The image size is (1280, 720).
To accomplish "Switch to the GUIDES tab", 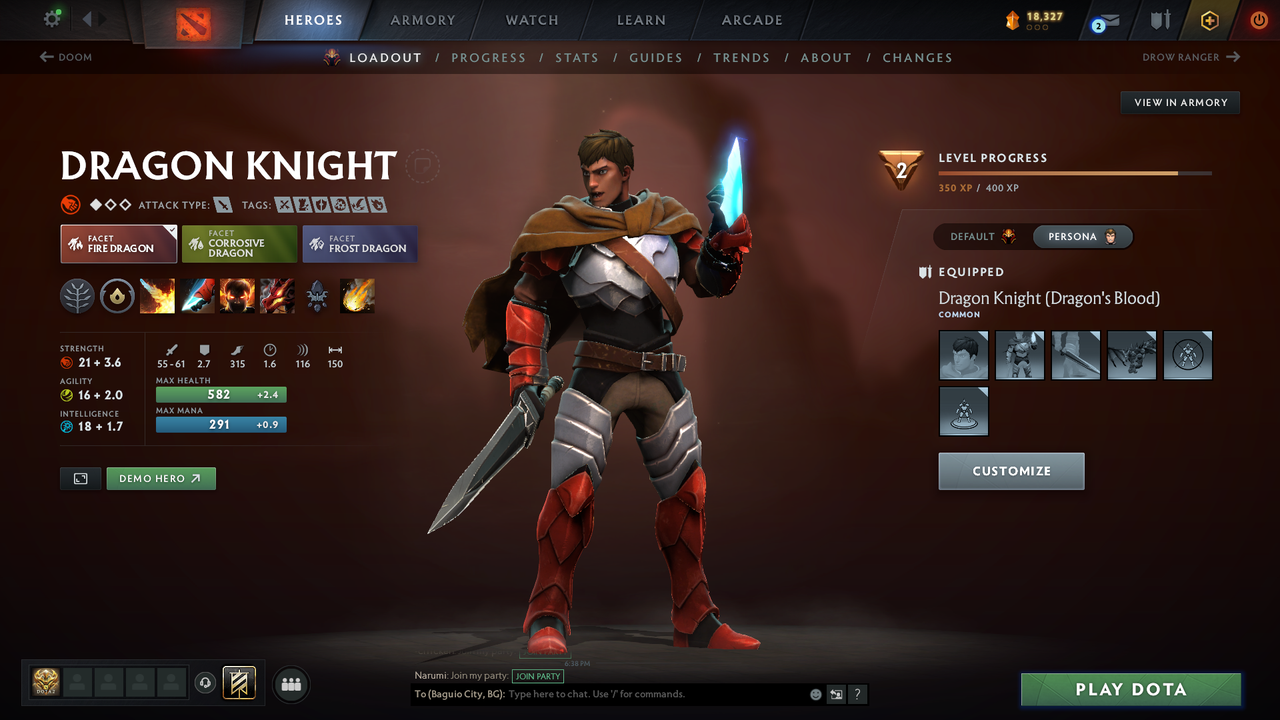I will 656,57.
